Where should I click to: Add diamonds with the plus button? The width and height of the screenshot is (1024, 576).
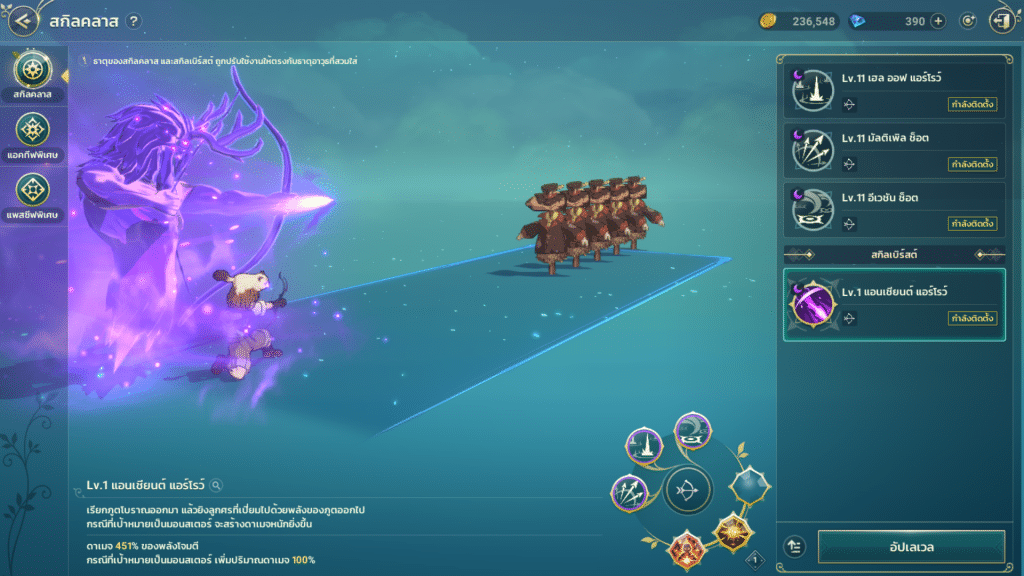[x=938, y=21]
